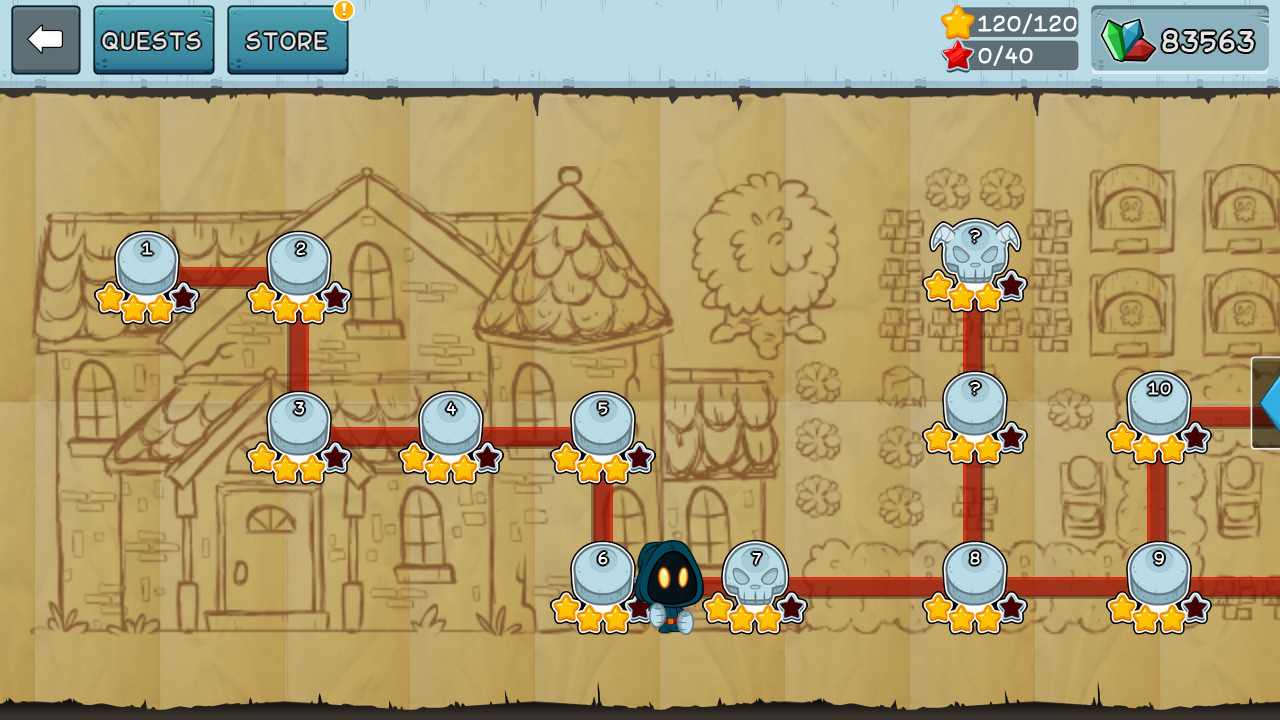Play level 6 beside the character
The width and height of the screenshot is (1280, 720).
click(601, 570)
